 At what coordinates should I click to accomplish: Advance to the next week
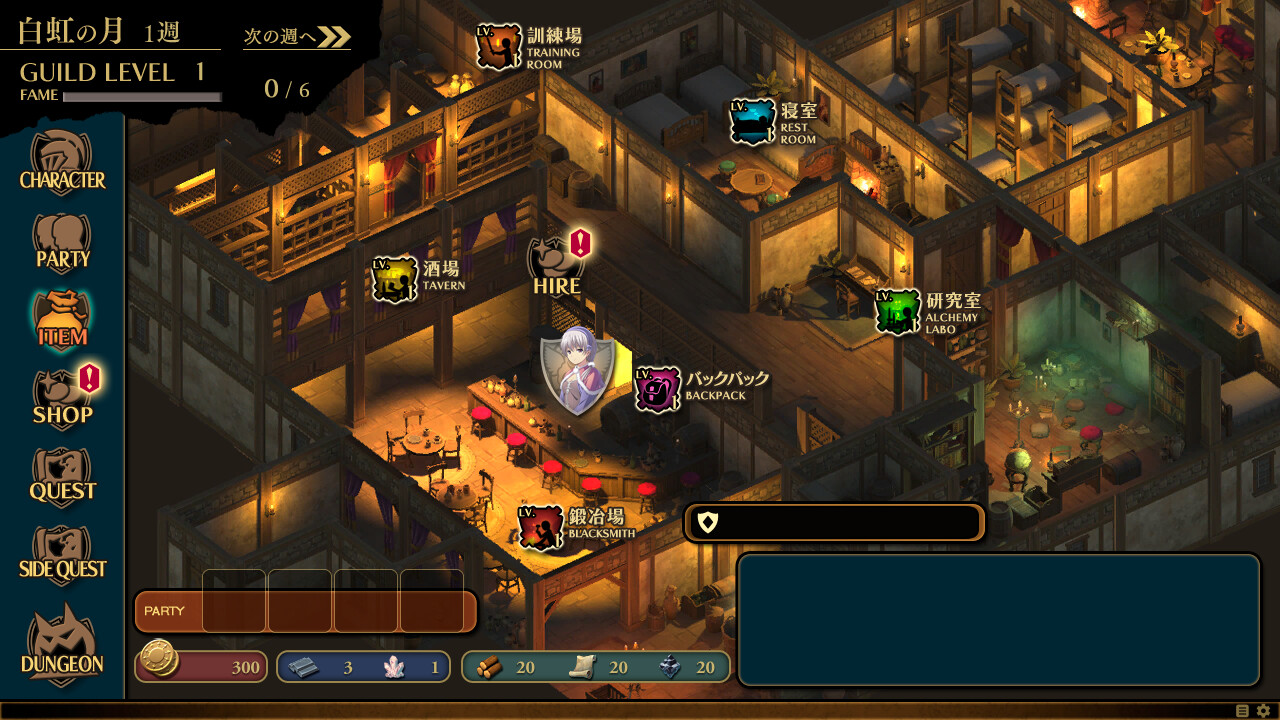(297, 37)
